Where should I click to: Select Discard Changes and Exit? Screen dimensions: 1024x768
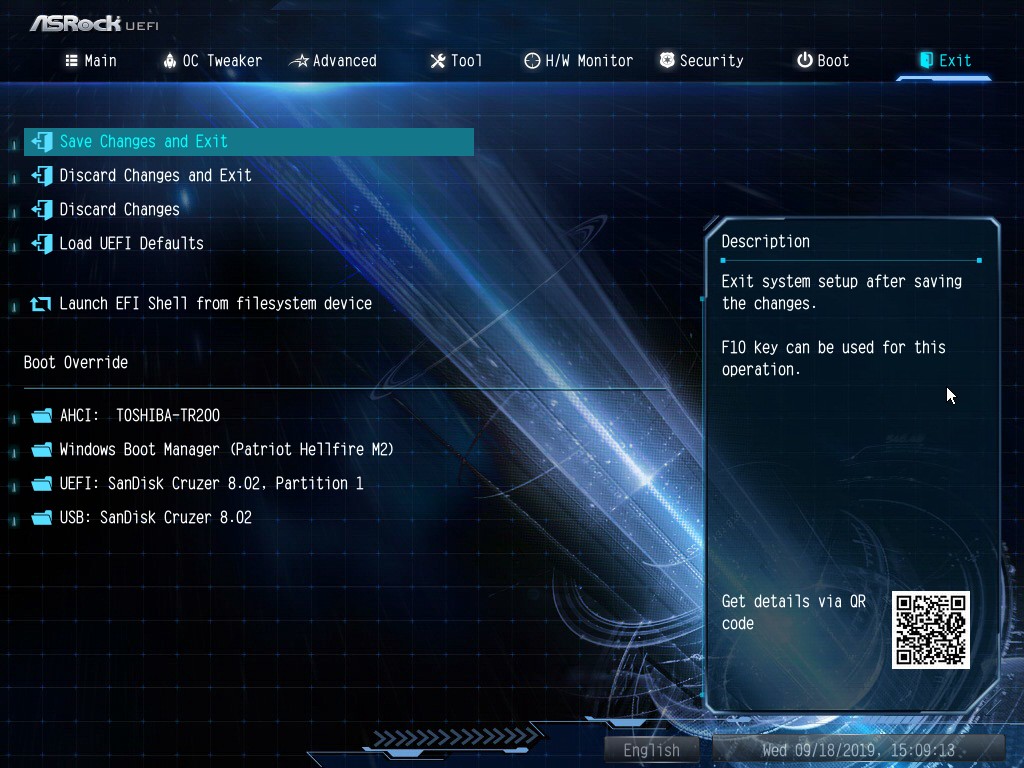tap(155, 176)
